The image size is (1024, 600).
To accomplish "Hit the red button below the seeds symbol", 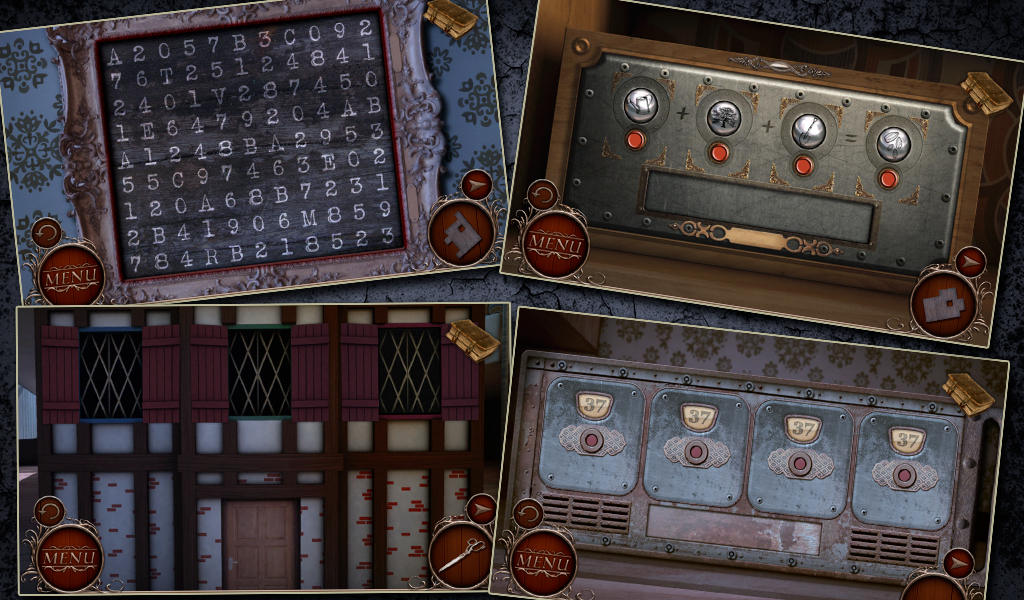I will [x=886, y=178].
